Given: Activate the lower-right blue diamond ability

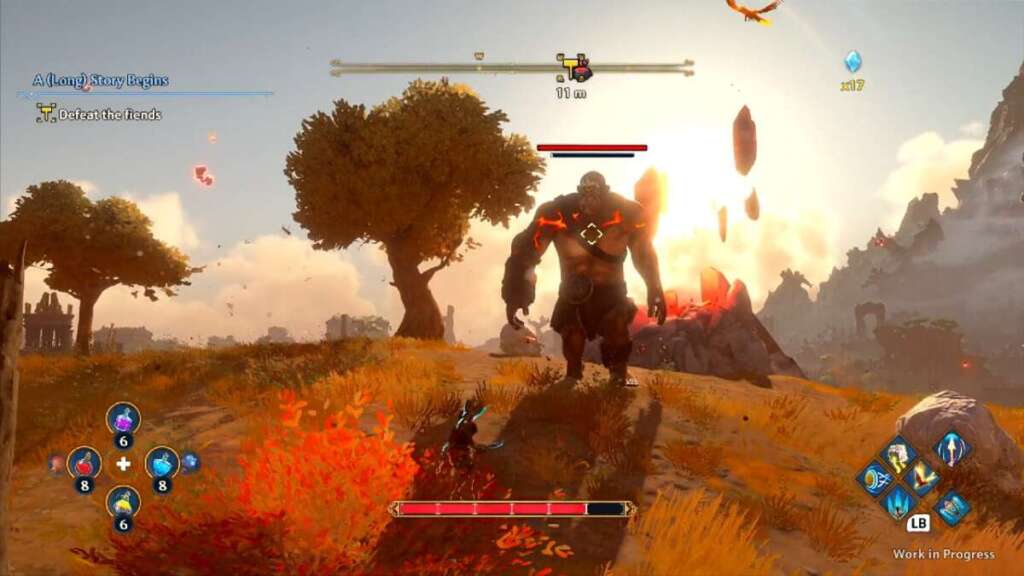Looking at the screenshot, I should click(951, 508).
